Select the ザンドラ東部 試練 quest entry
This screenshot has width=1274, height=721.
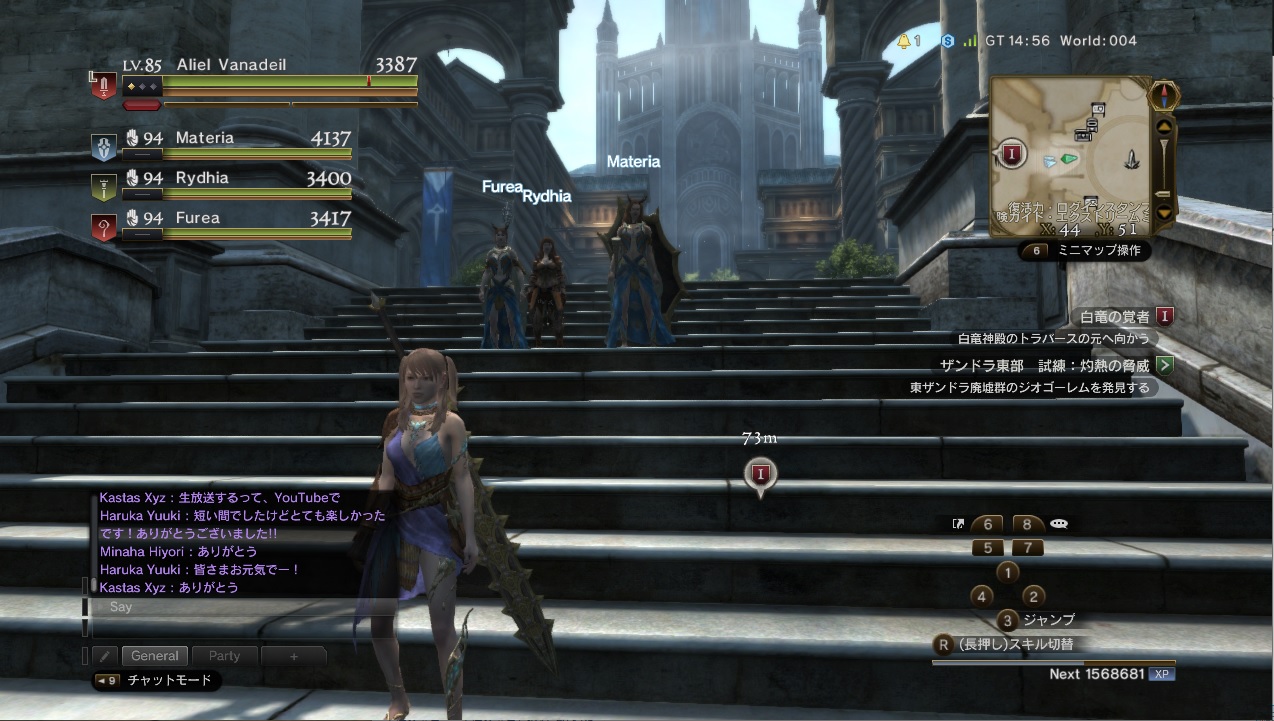point(1045,365)
